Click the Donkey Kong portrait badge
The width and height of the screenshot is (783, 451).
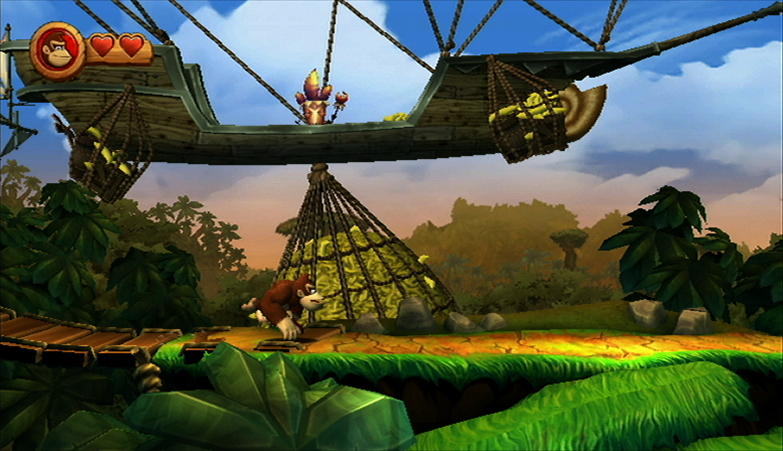click(57, 50)
